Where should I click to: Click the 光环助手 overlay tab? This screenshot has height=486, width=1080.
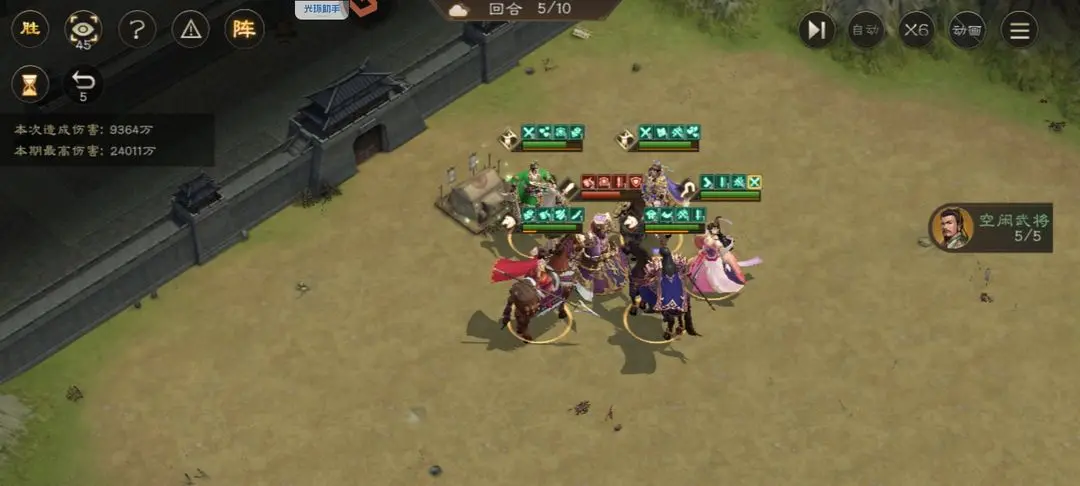pyautogui.click(x=320, y=9)
